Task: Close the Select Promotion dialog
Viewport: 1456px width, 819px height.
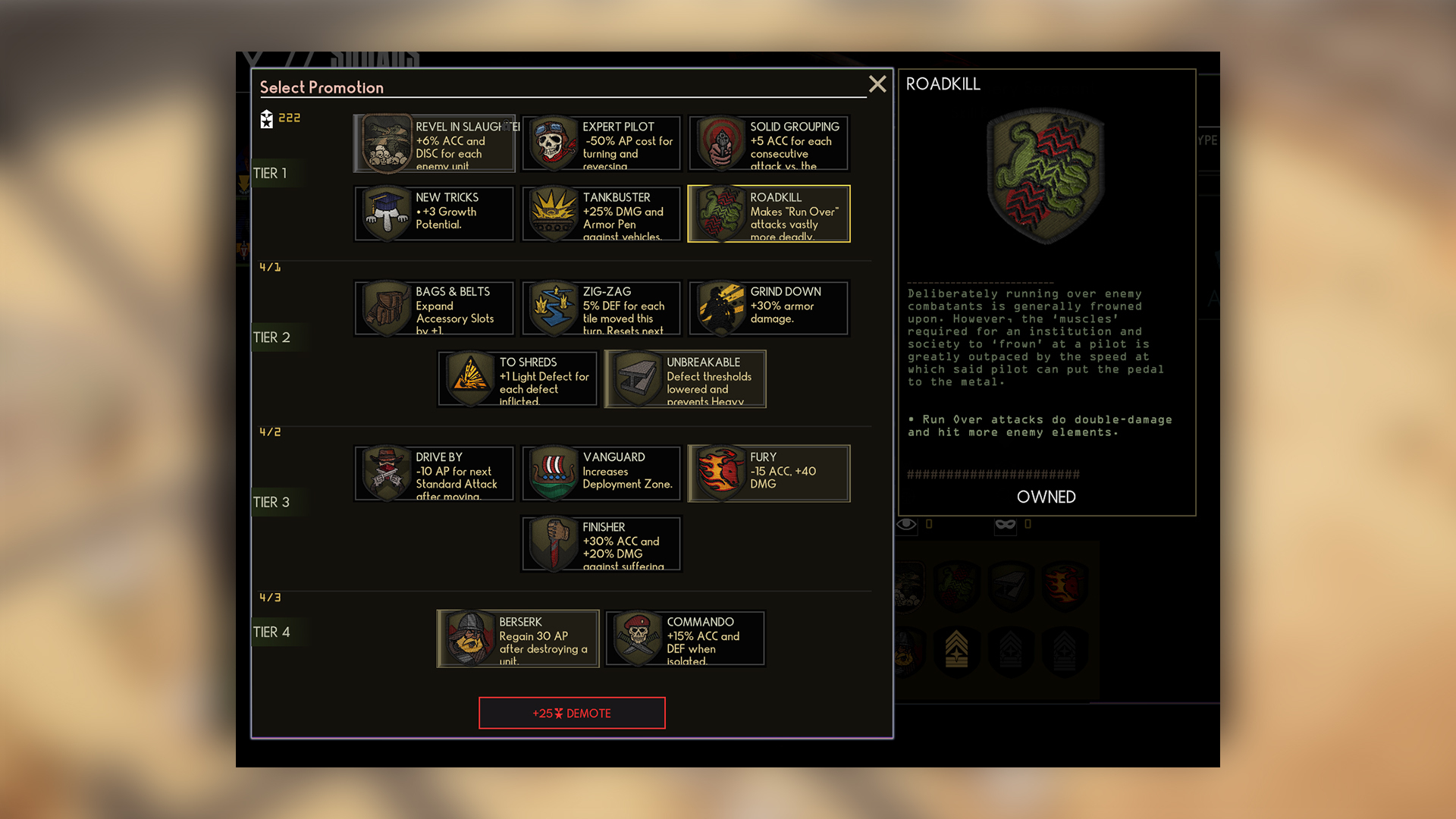Action: pyautogui.click(x=877, y=85)
